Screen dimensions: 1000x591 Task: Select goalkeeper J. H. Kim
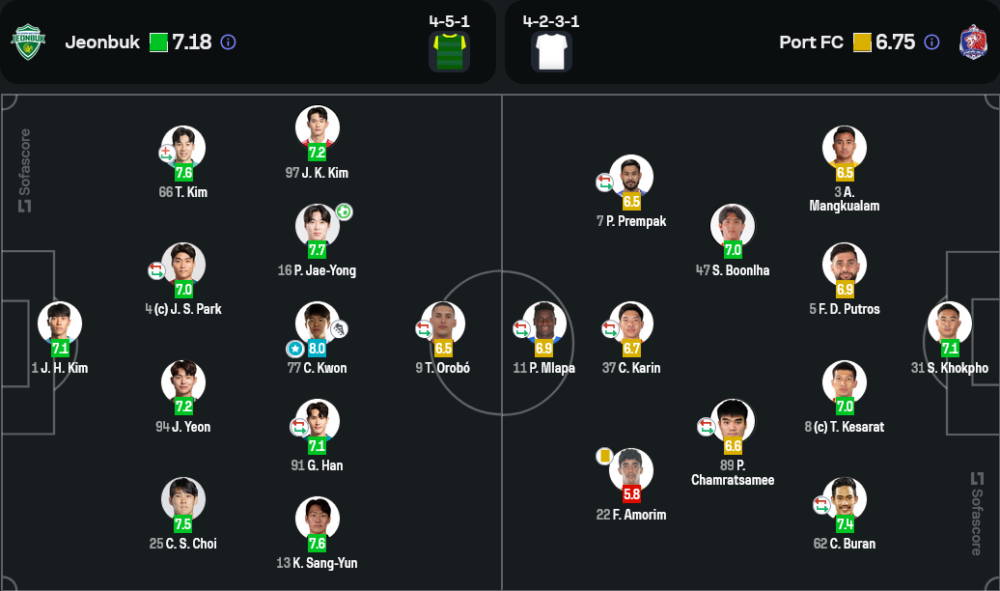60,325
